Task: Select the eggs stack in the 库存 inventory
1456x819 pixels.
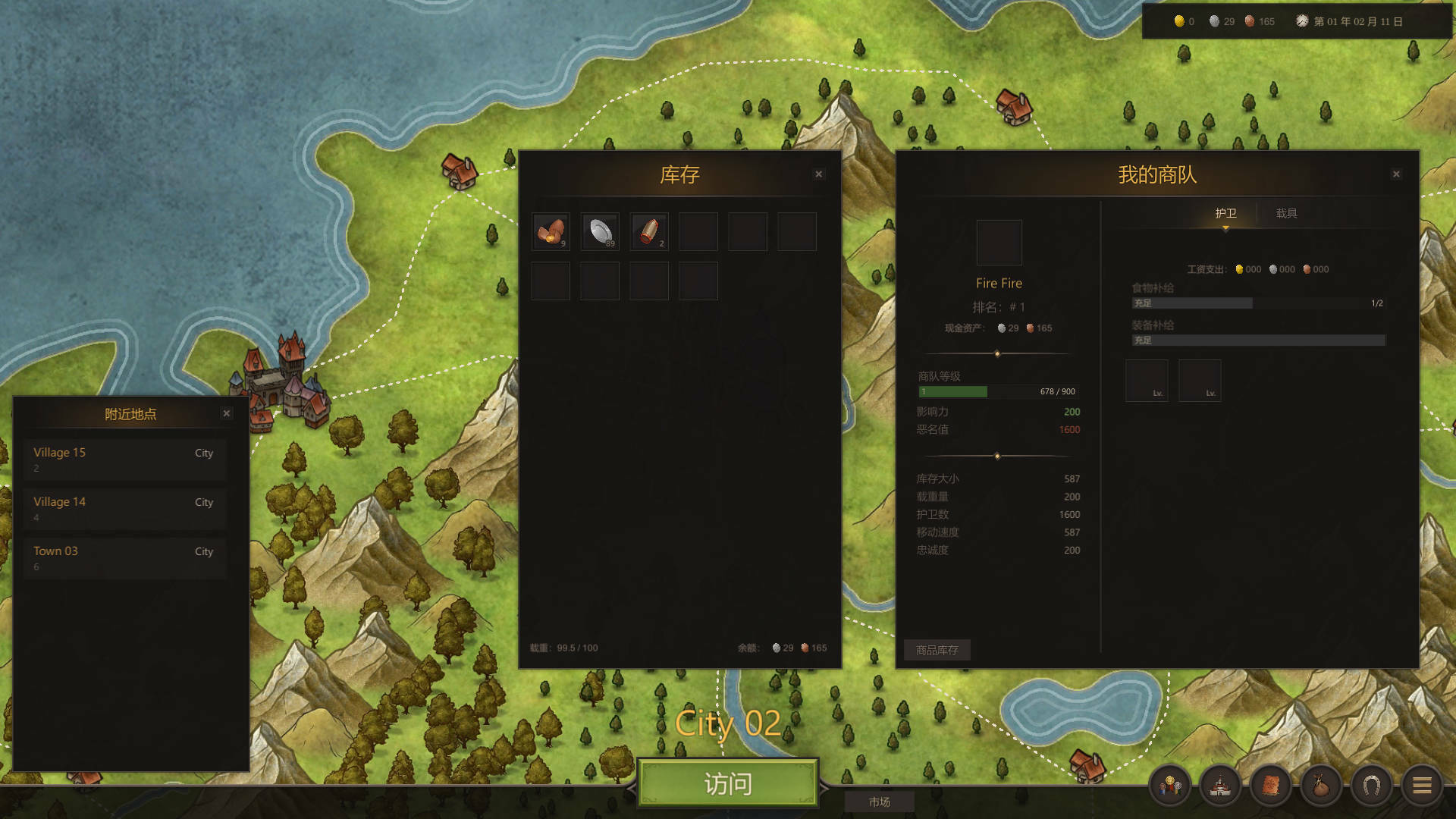Action: pyautogui.click(x=551, y=231)
